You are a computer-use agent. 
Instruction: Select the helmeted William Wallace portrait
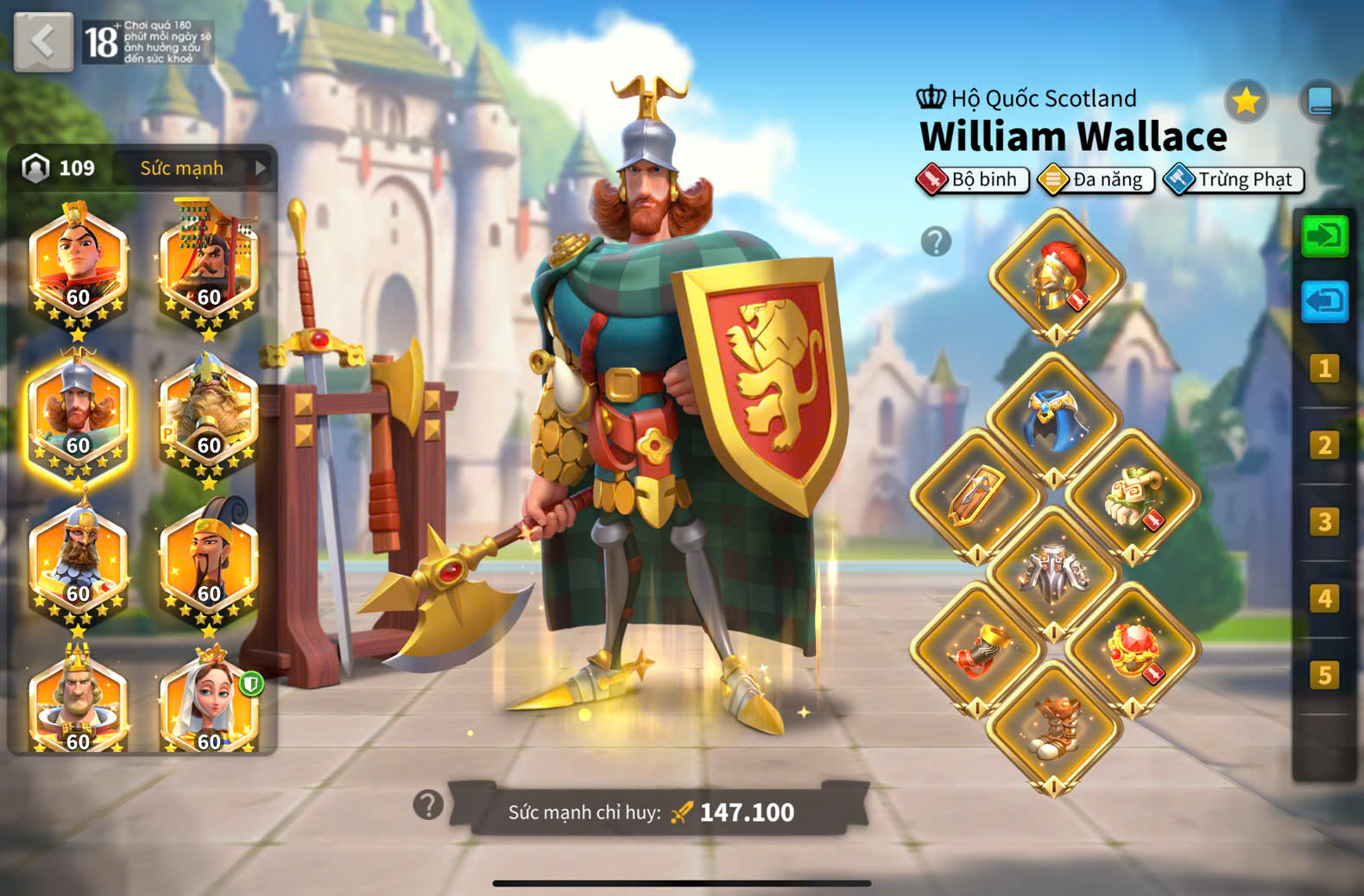[x=78, y=416]
